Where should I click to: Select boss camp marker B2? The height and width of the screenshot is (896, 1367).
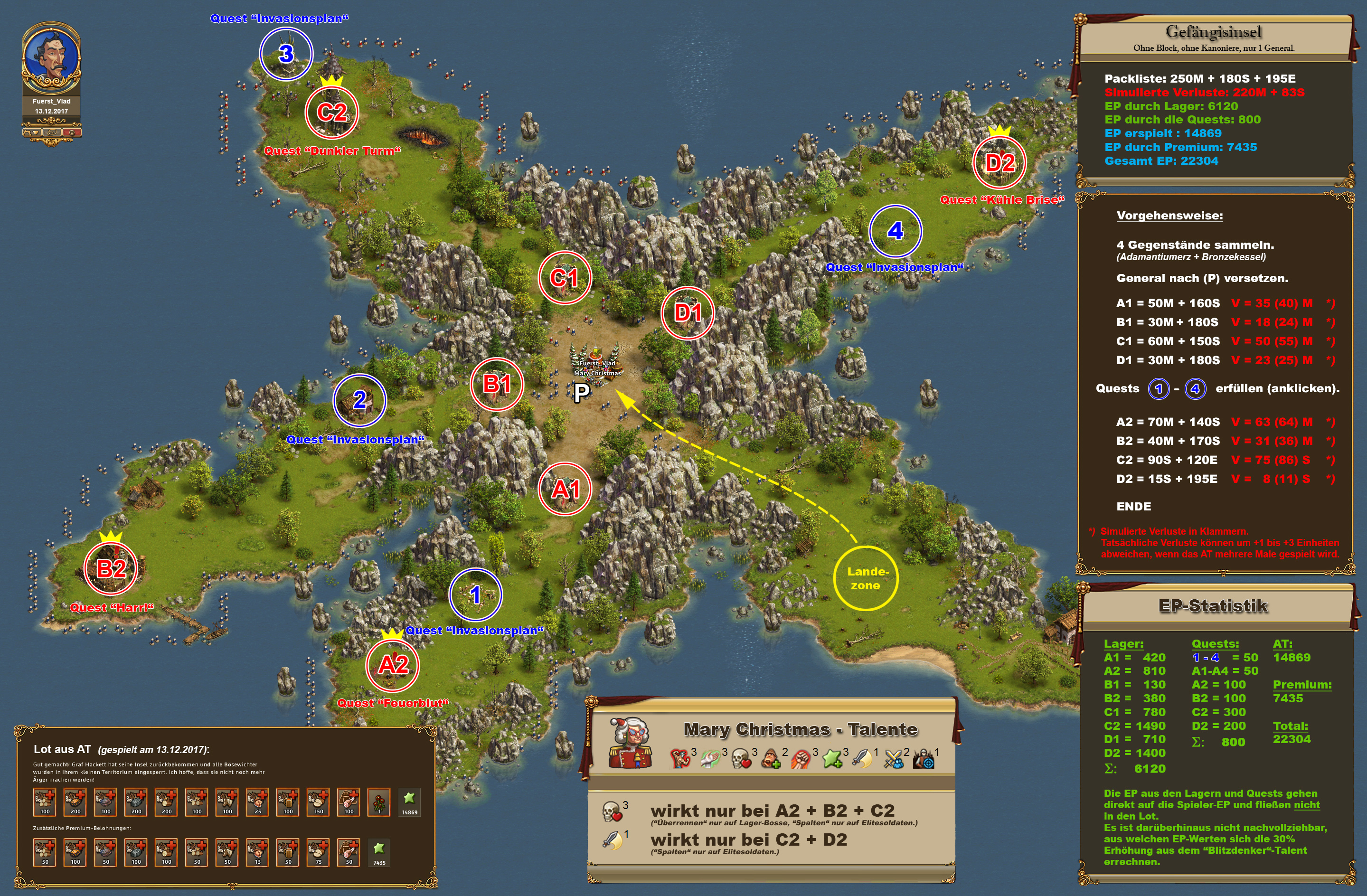111,569
